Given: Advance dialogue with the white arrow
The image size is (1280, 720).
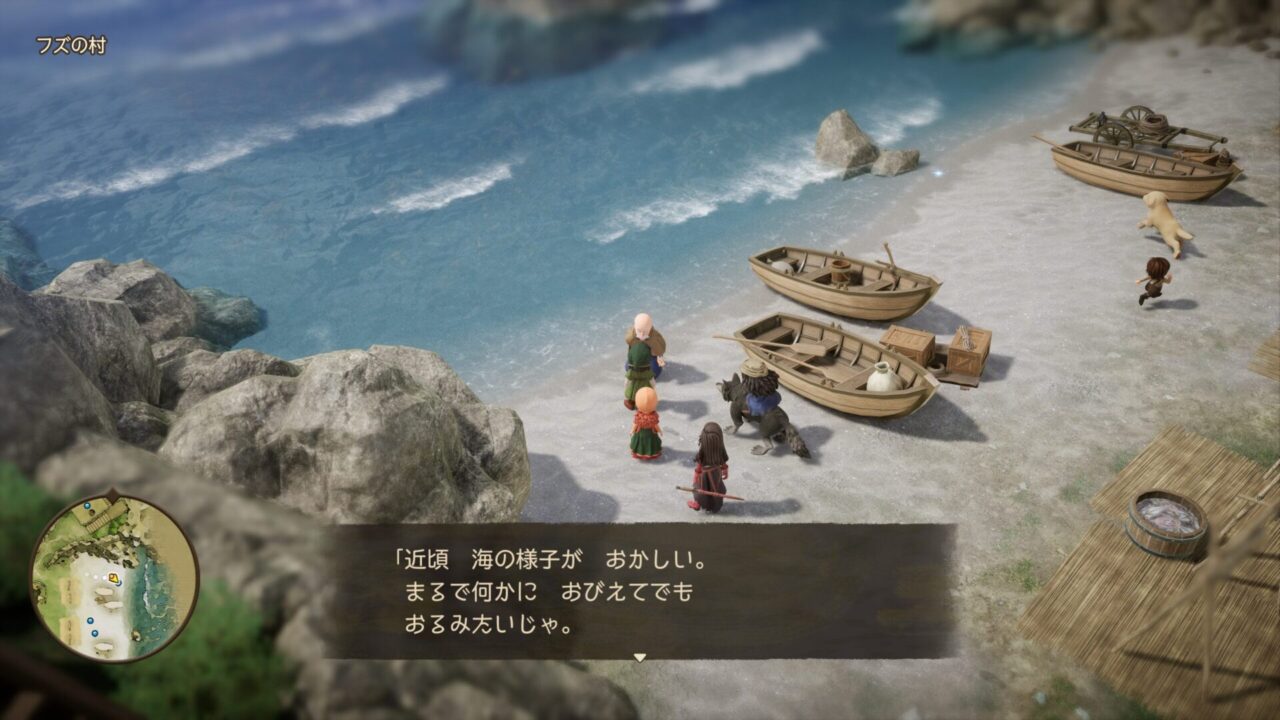Looking at the screenshot, I should pos(640,657).
